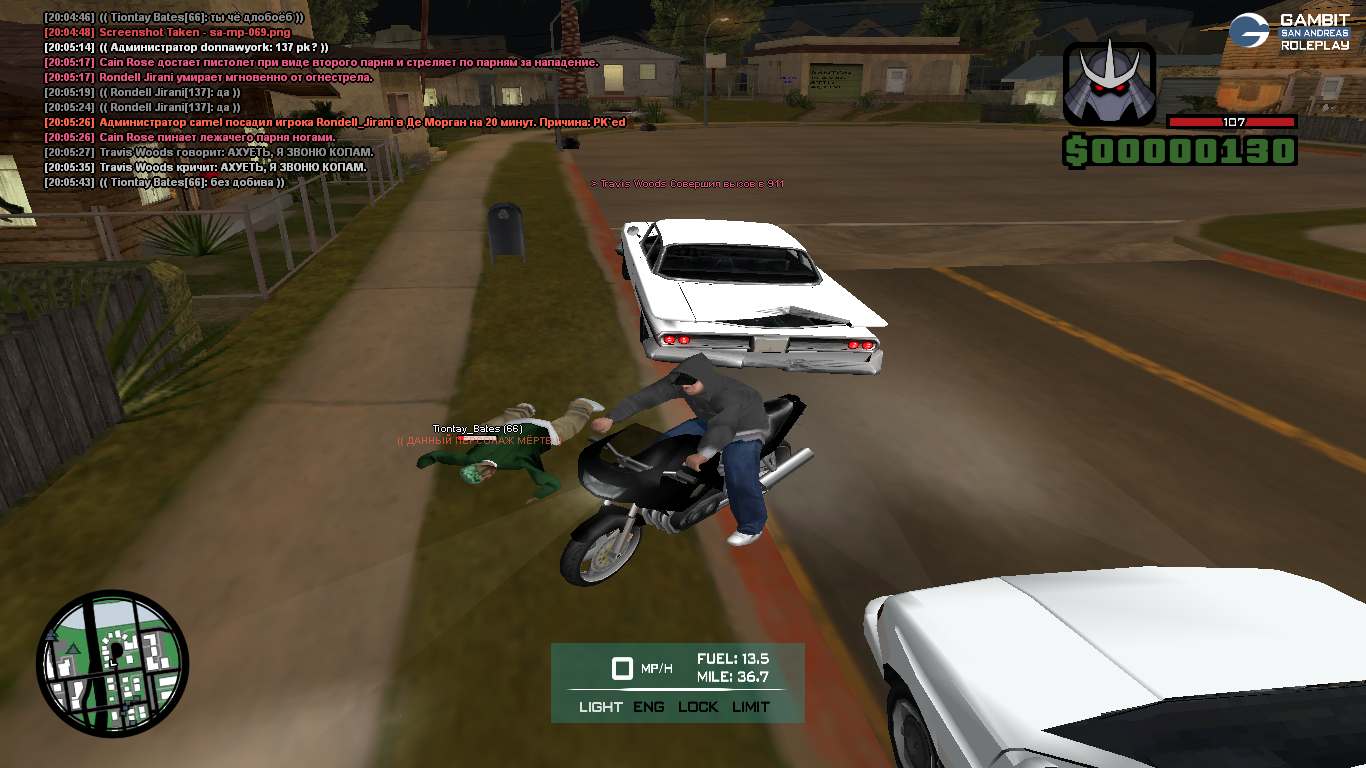
Task: Toggle the ENG engine indicator
Action: tap(648, 707)
